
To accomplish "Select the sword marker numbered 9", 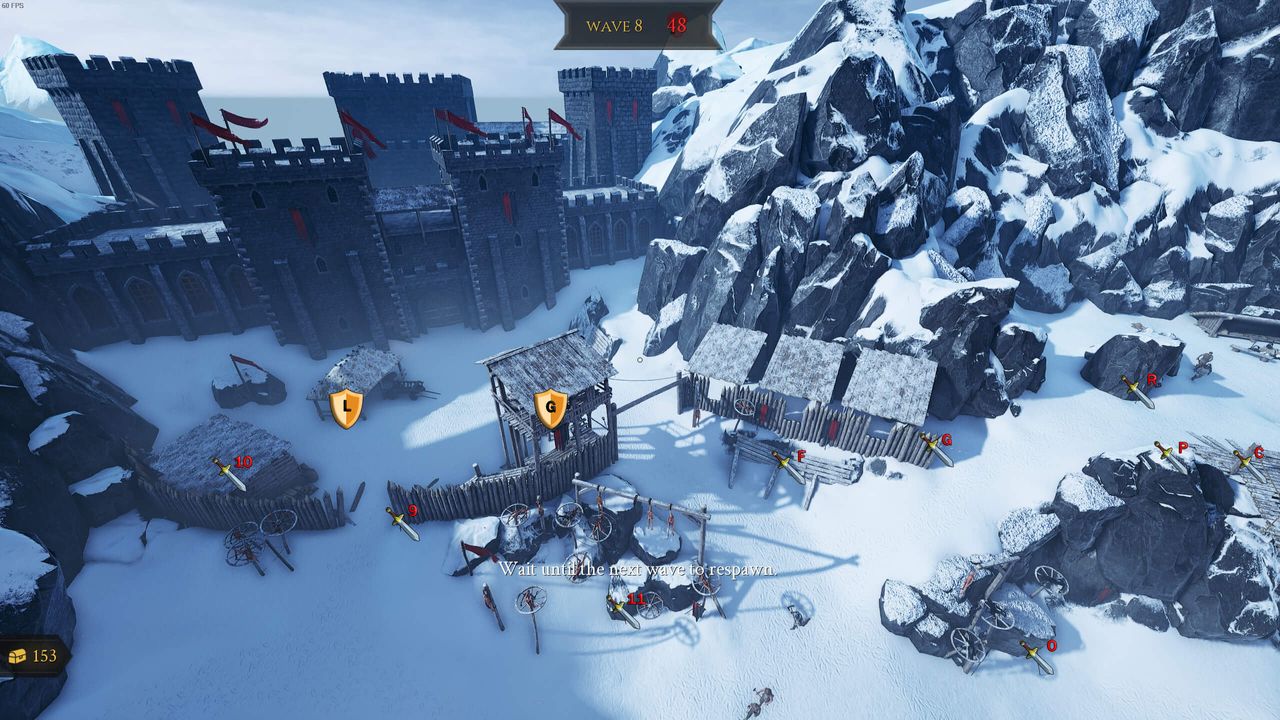I will click(x=403, y=522).
